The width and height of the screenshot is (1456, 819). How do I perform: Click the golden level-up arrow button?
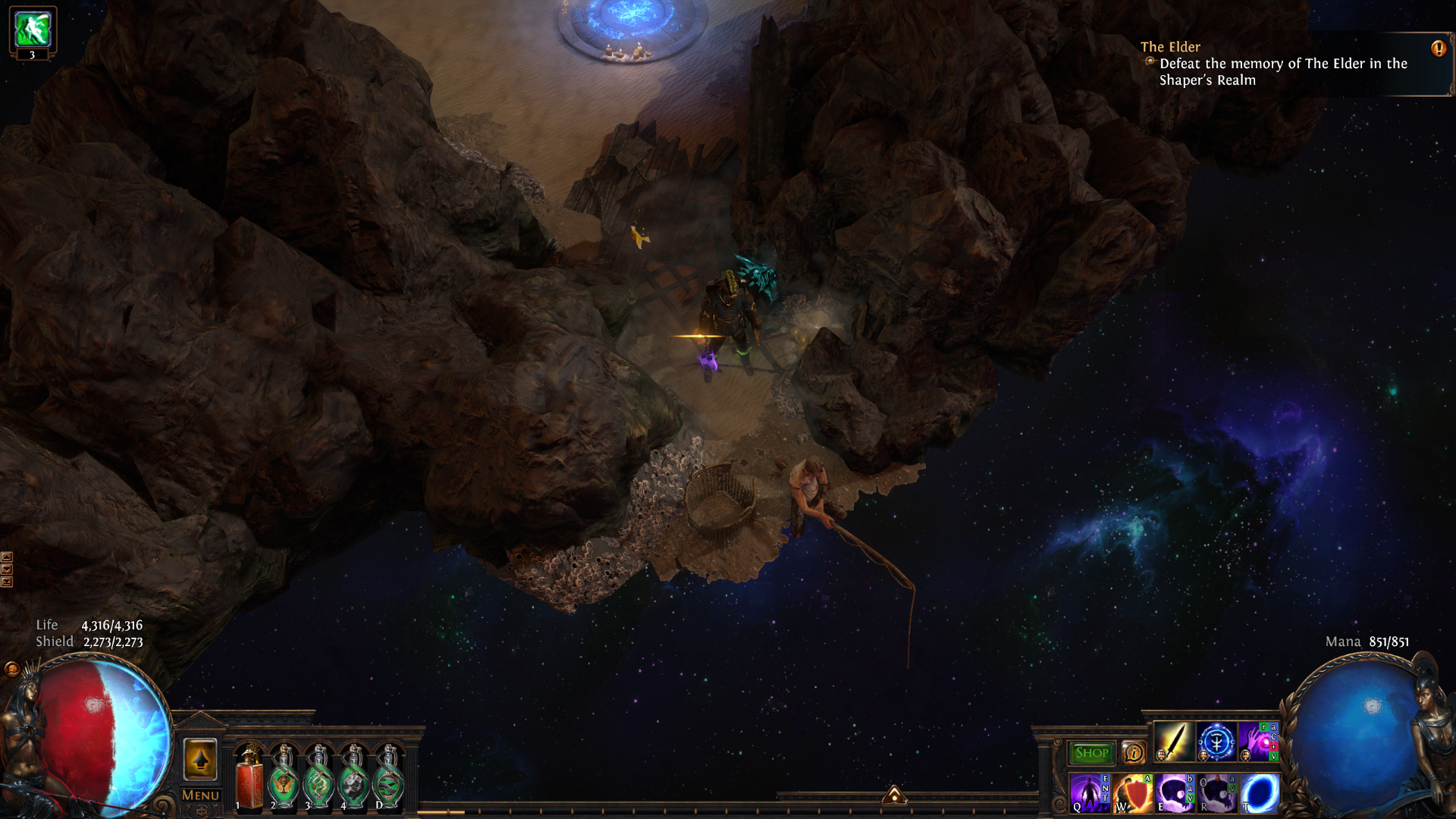(200, 759)
